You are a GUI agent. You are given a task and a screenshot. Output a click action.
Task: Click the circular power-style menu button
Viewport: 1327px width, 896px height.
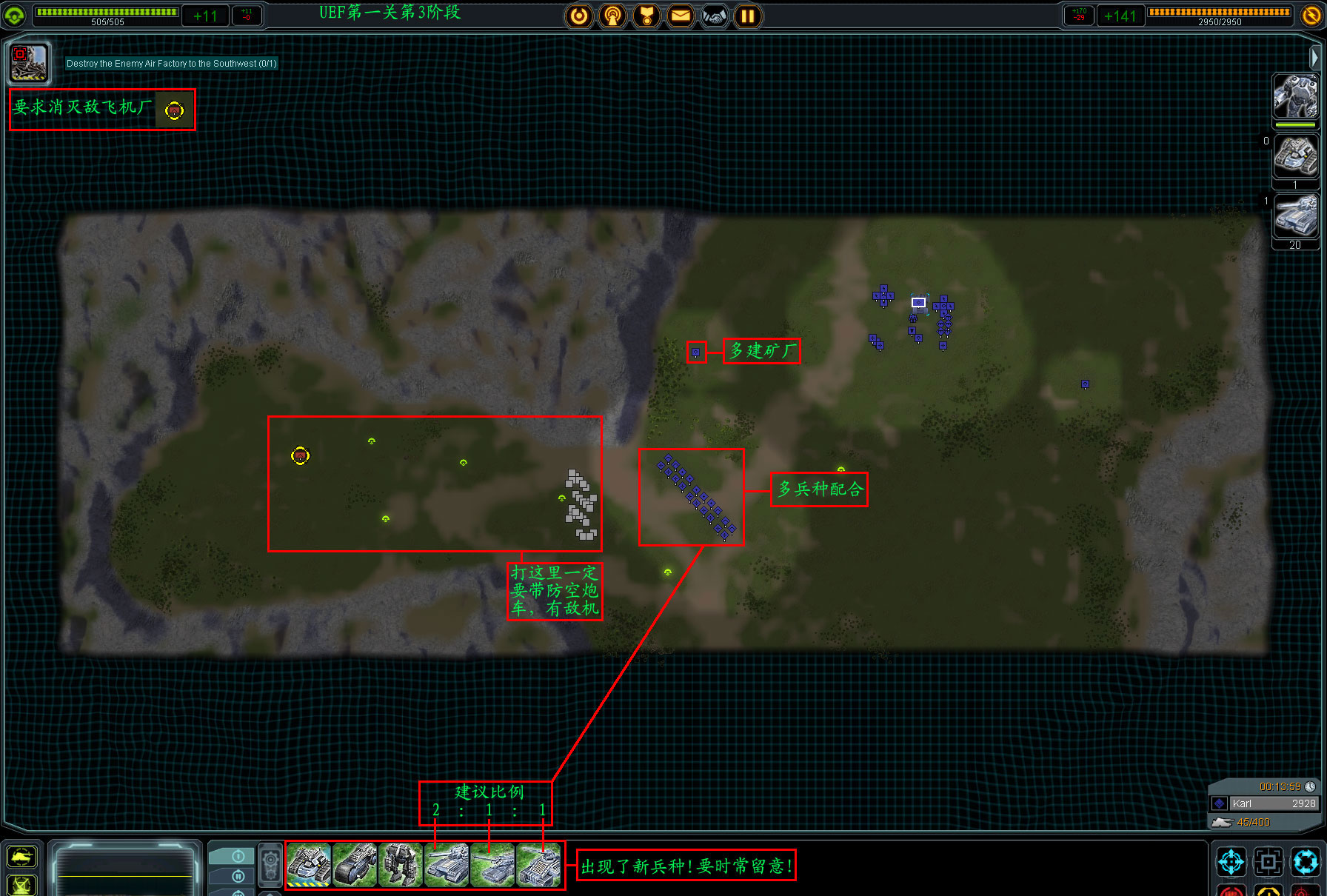[x=579, y=16]
